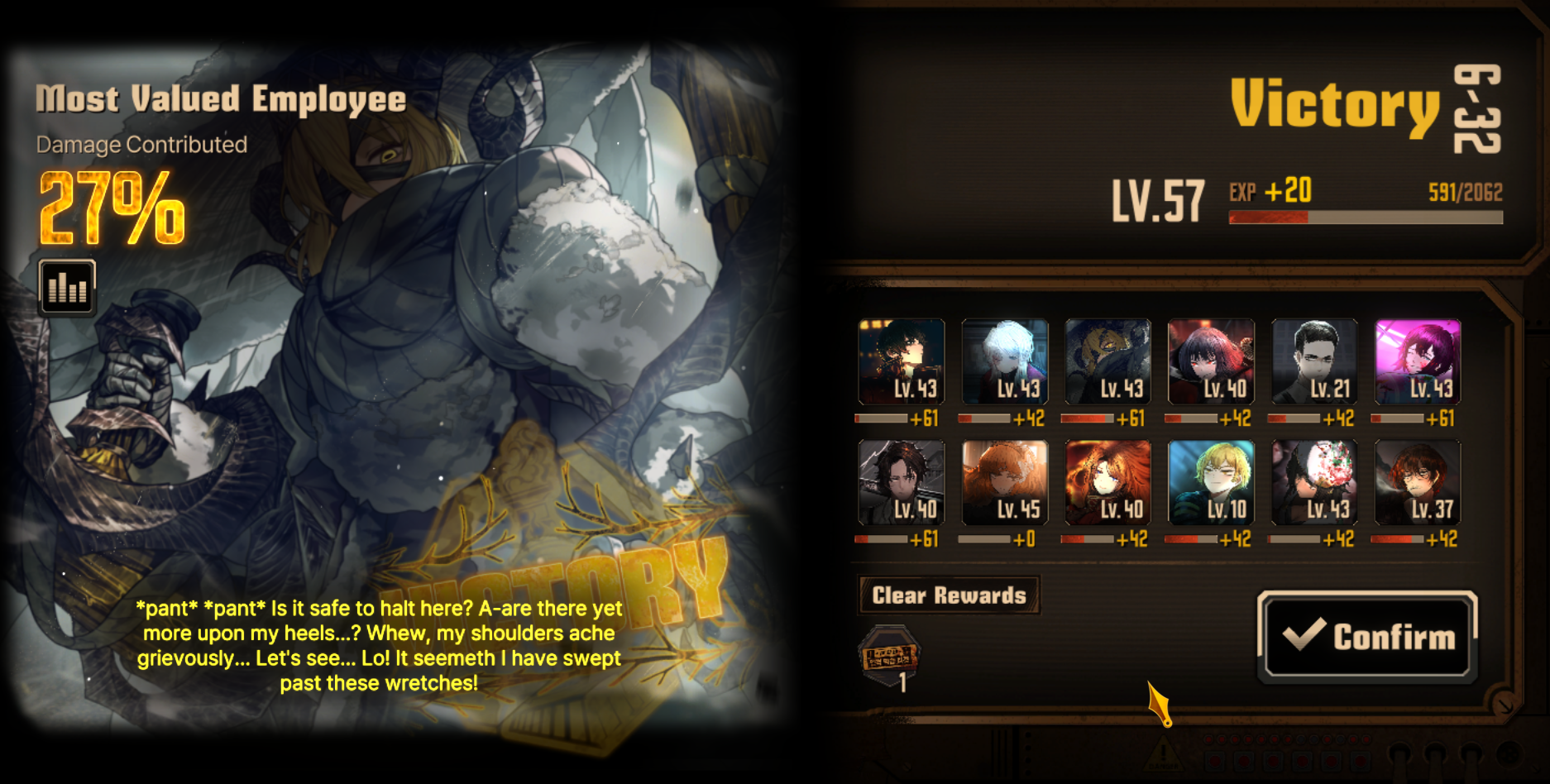Select the Lv. 21 portrait thumbnail
The image size is (1550, 784).
click(1314, 361)
